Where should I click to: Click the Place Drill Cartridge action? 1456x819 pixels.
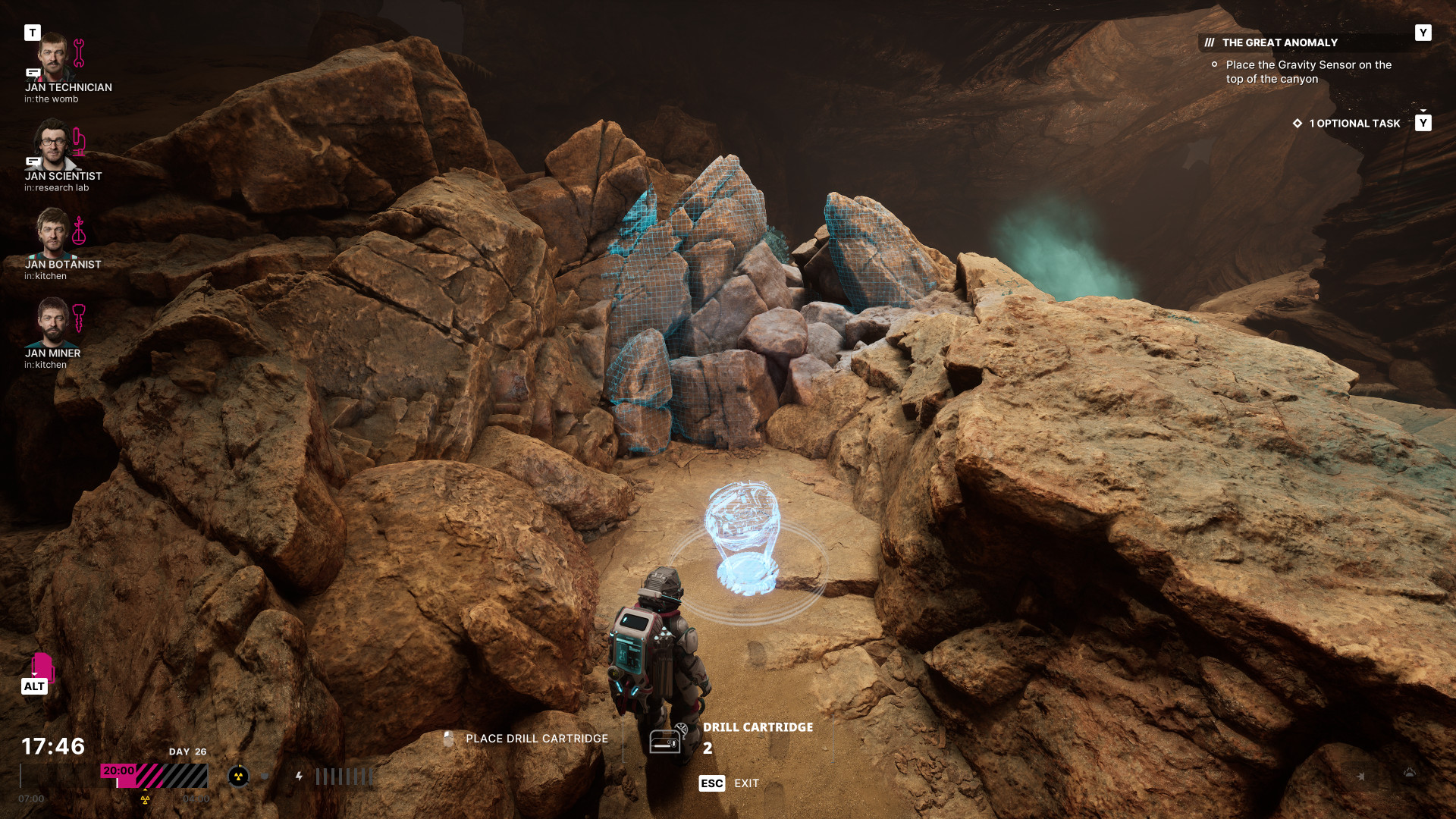pyautogui.click(x=536, y=739)
